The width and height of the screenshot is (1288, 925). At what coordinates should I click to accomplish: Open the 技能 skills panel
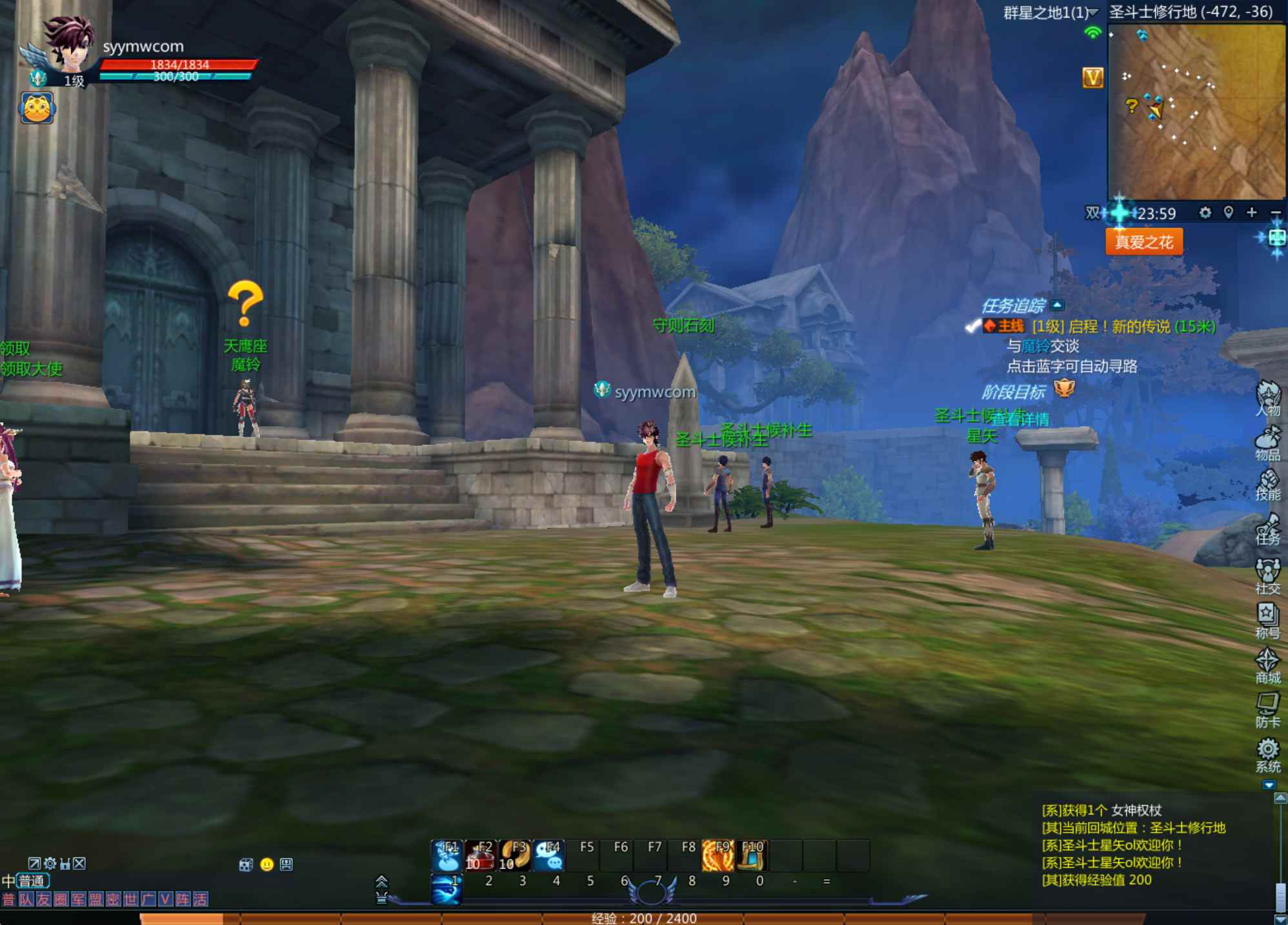pos(1267,484)
